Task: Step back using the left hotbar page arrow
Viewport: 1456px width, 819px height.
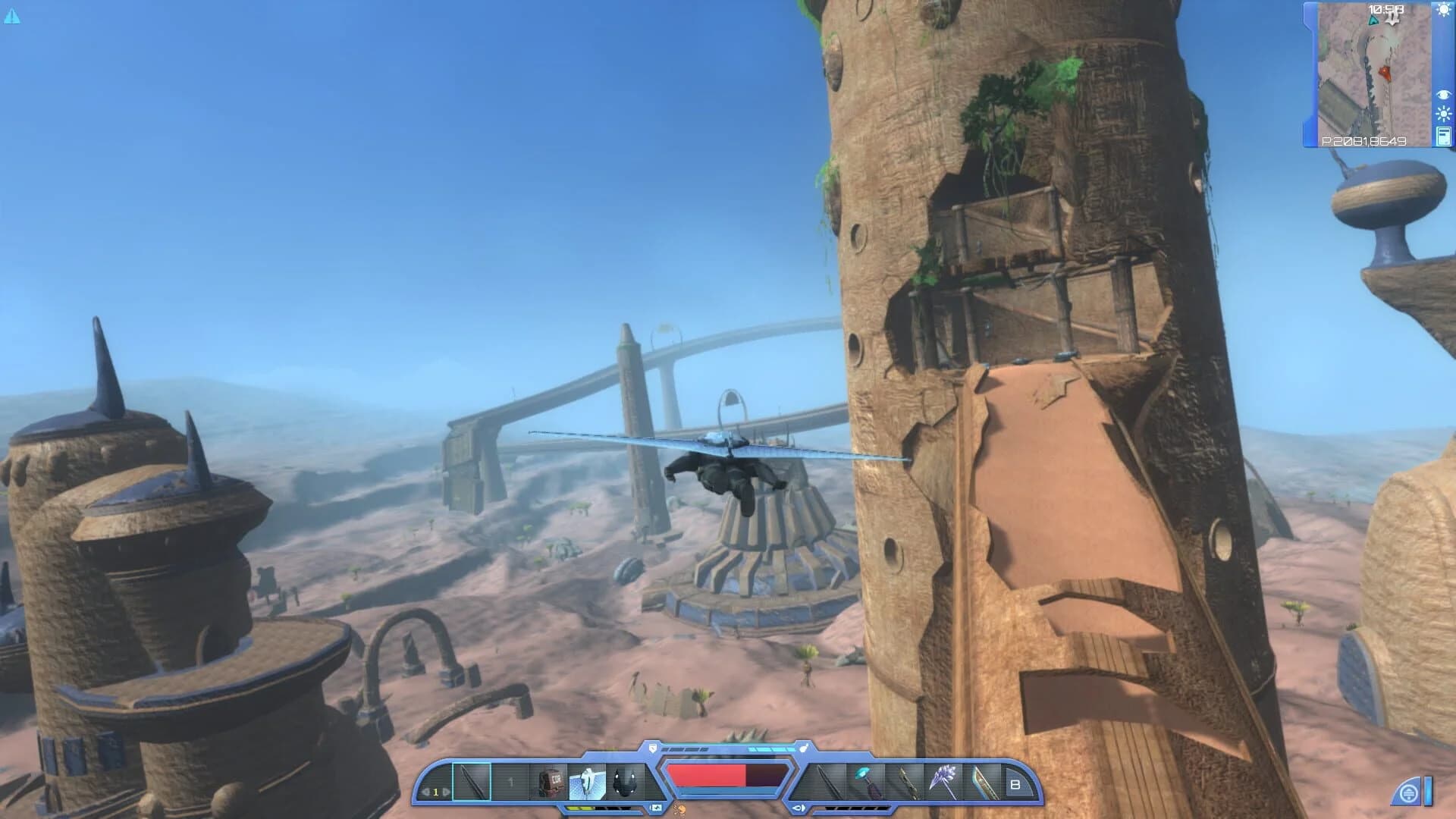Action: coord(425,791)
